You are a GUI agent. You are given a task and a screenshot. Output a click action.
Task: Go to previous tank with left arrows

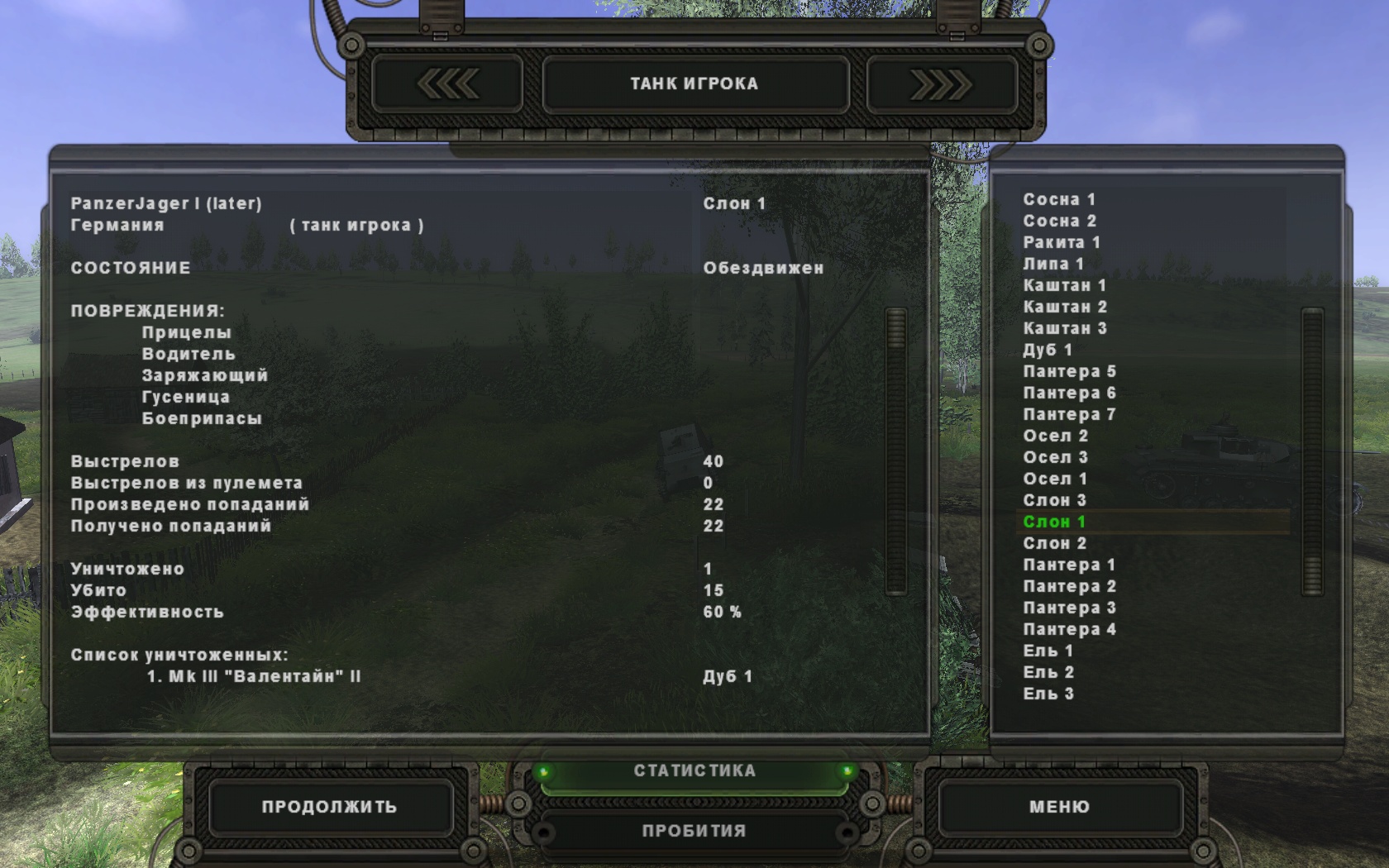pyautogui.click(x=447, y=84)
